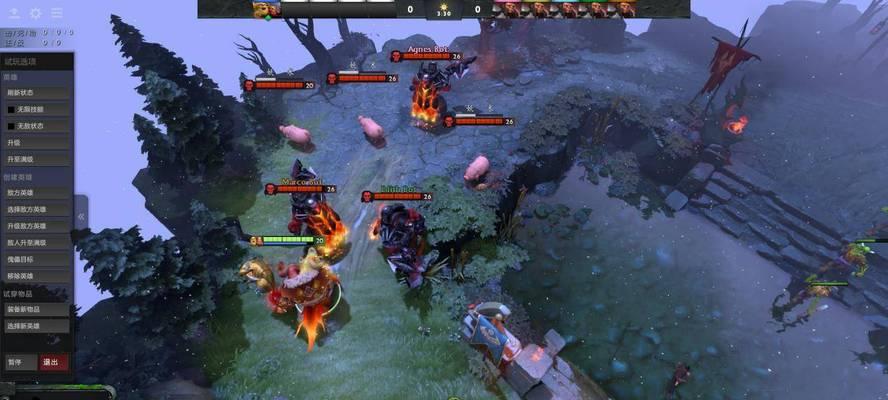888x400 pixels.
Task: Toggle the 无敌状态 (invulnerable) checkbox
Action: pos(12,126)
